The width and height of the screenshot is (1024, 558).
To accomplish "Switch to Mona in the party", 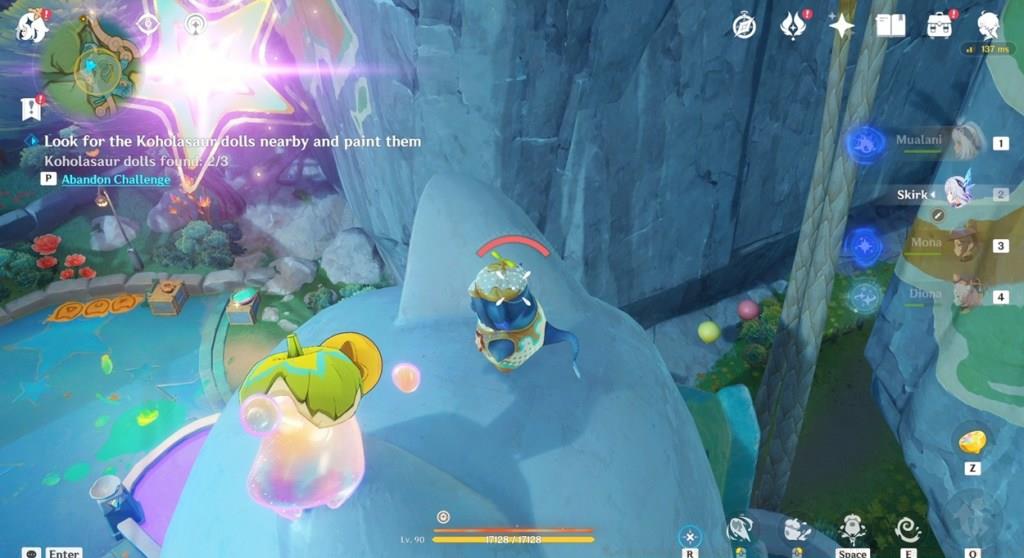I will click(966, 244).
